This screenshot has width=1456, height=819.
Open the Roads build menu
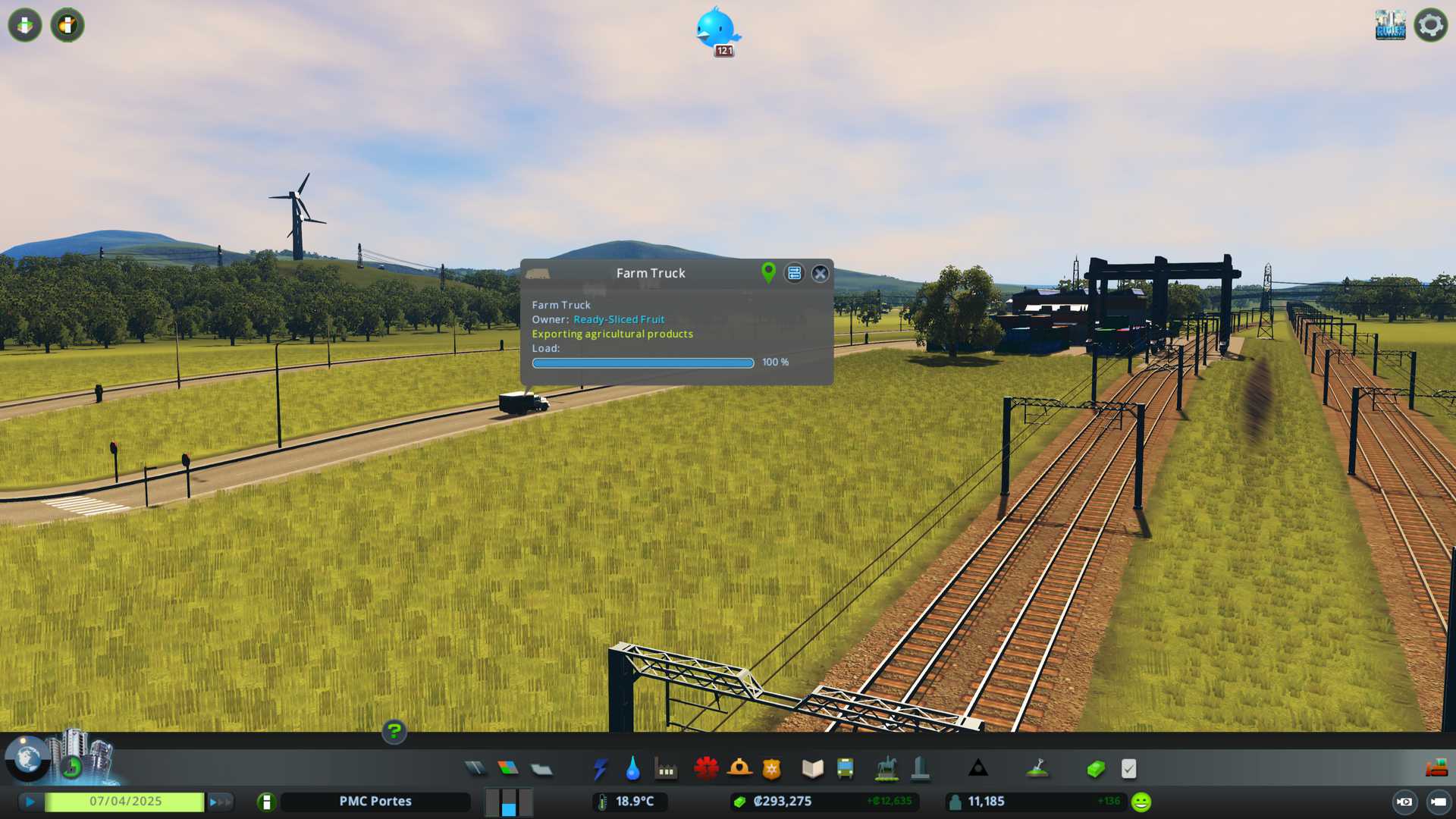coord(475,769)
